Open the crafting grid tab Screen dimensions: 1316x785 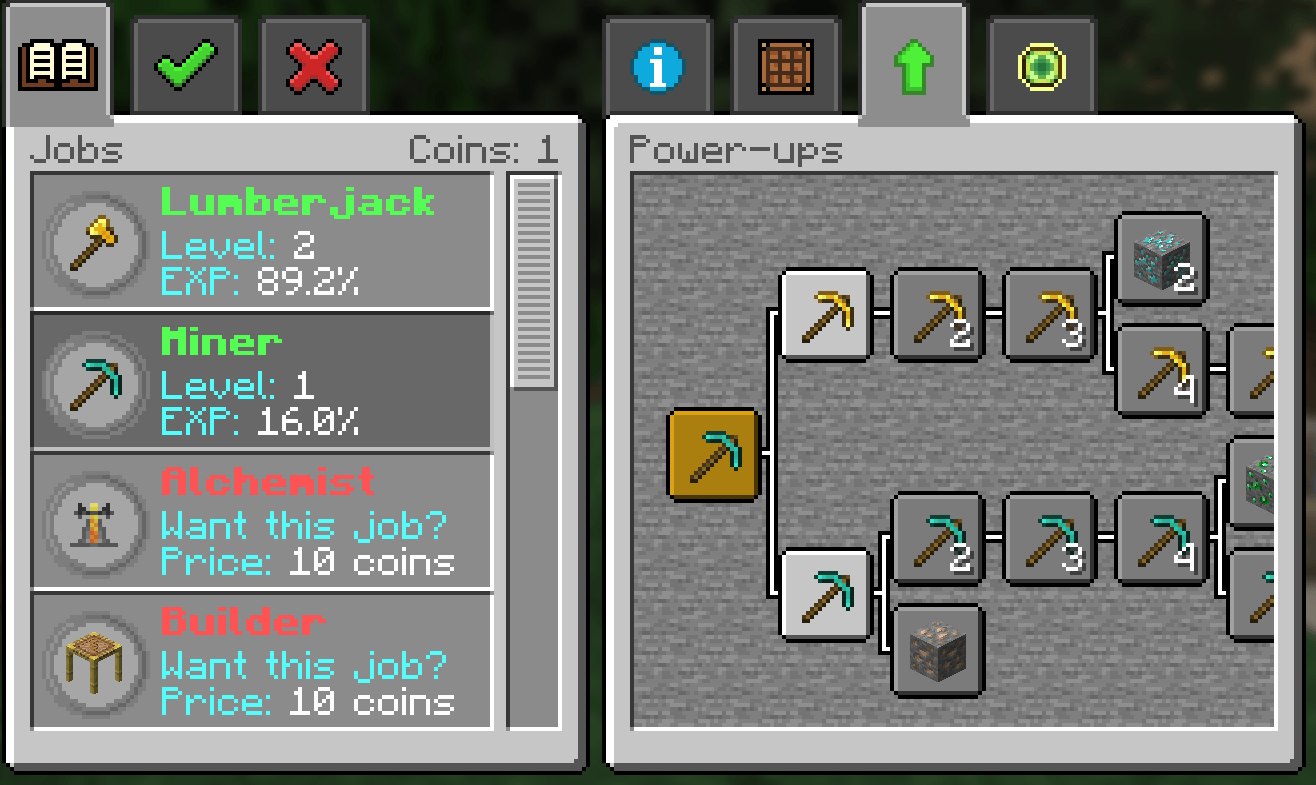[785, 63]
